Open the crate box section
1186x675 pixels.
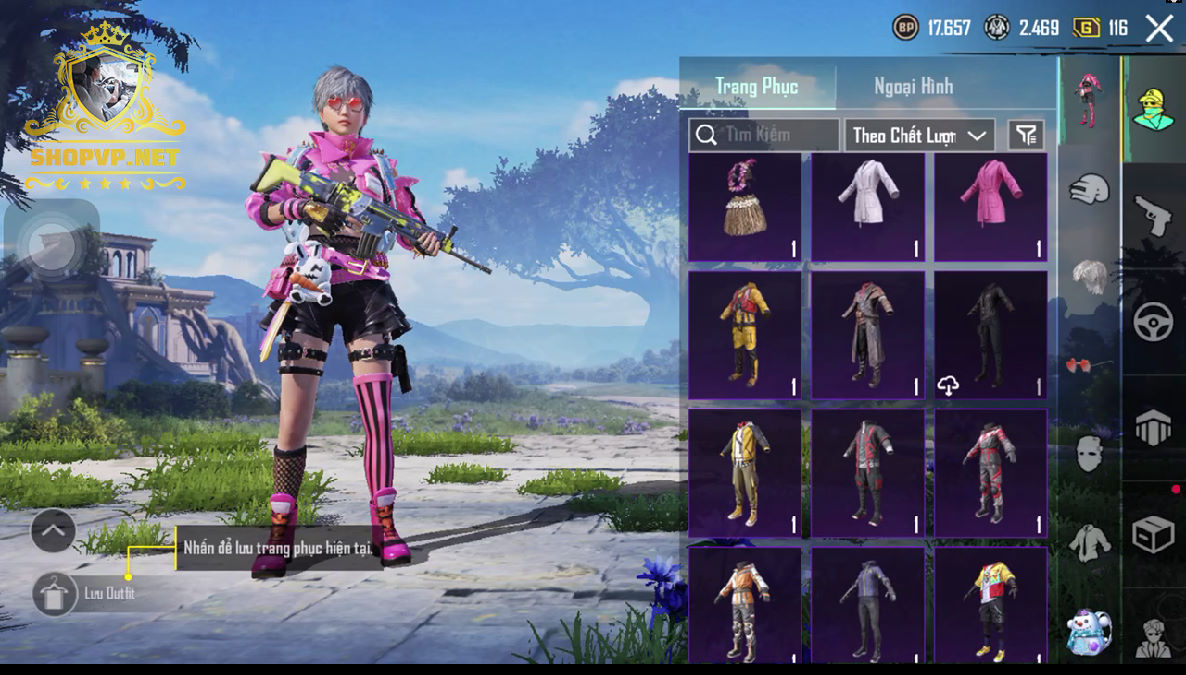1153,535
